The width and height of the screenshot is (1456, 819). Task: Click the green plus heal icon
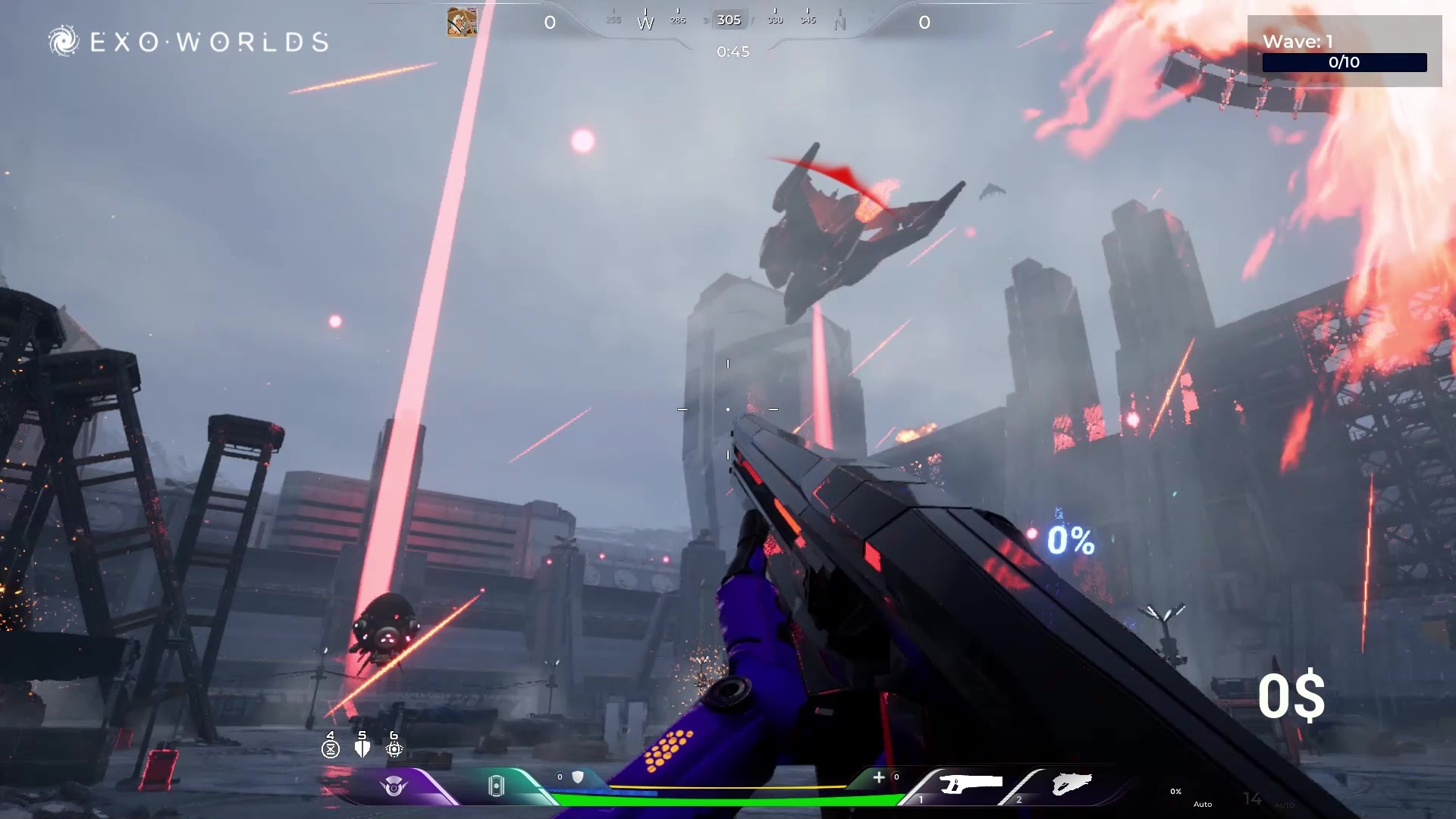coord(879,777)
